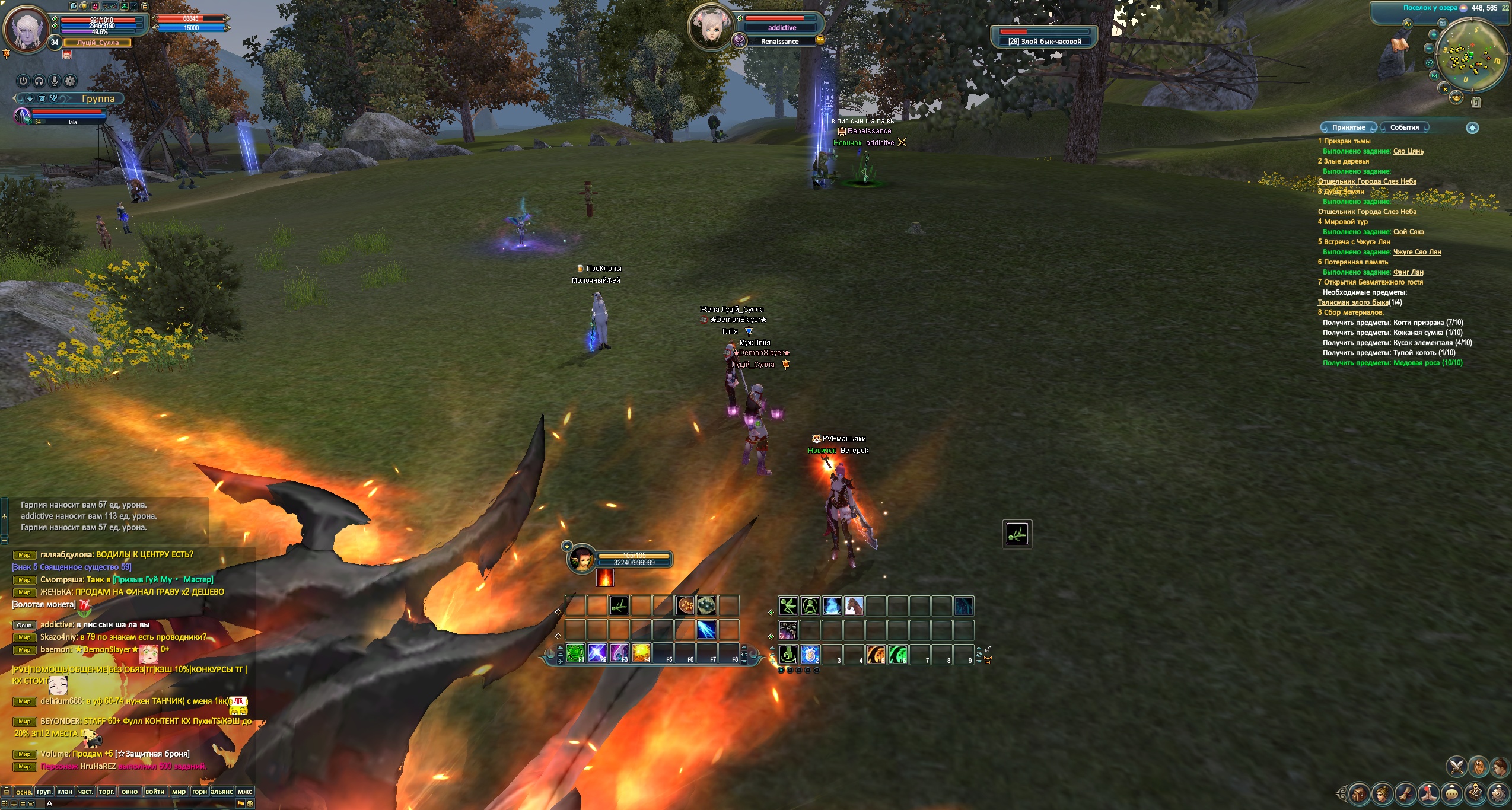Activate the horse mount skill icon
The height and width of the screenshot is (810, 1512).
click(854, 606)
